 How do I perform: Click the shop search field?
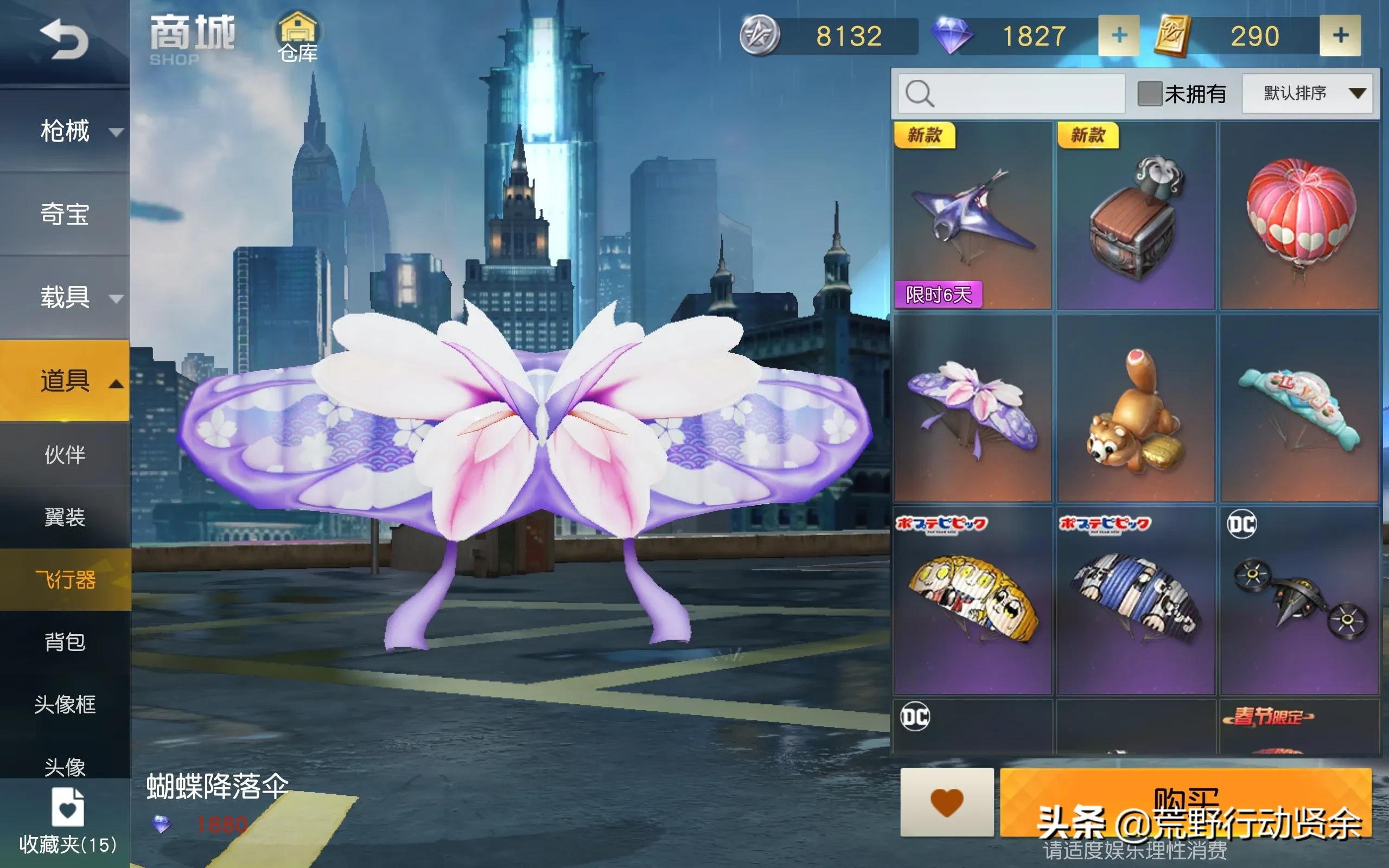[1010, 93]
